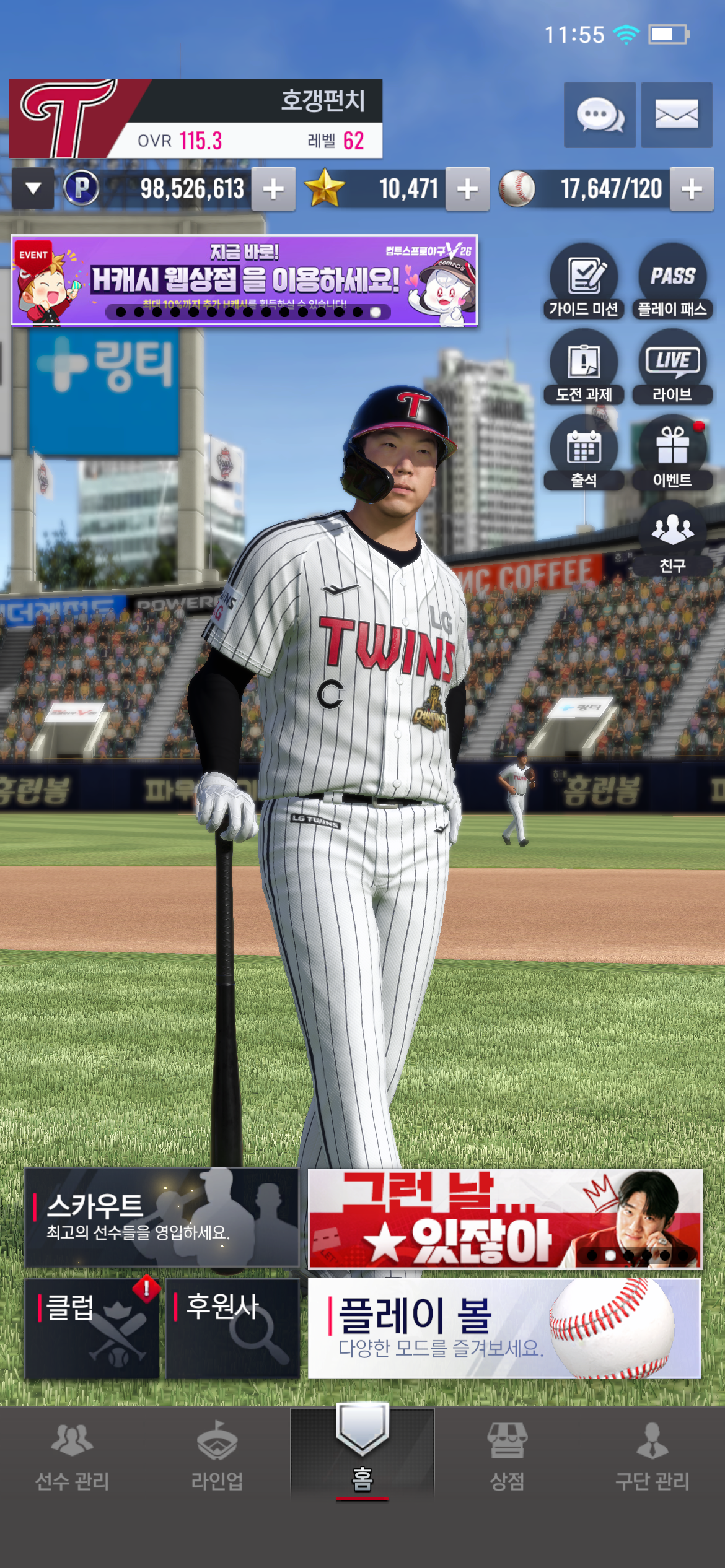Open the 클럽 club menu
Viewport: 725px width, 1568px height.
pyautogui.click(x=92, y=1328)
